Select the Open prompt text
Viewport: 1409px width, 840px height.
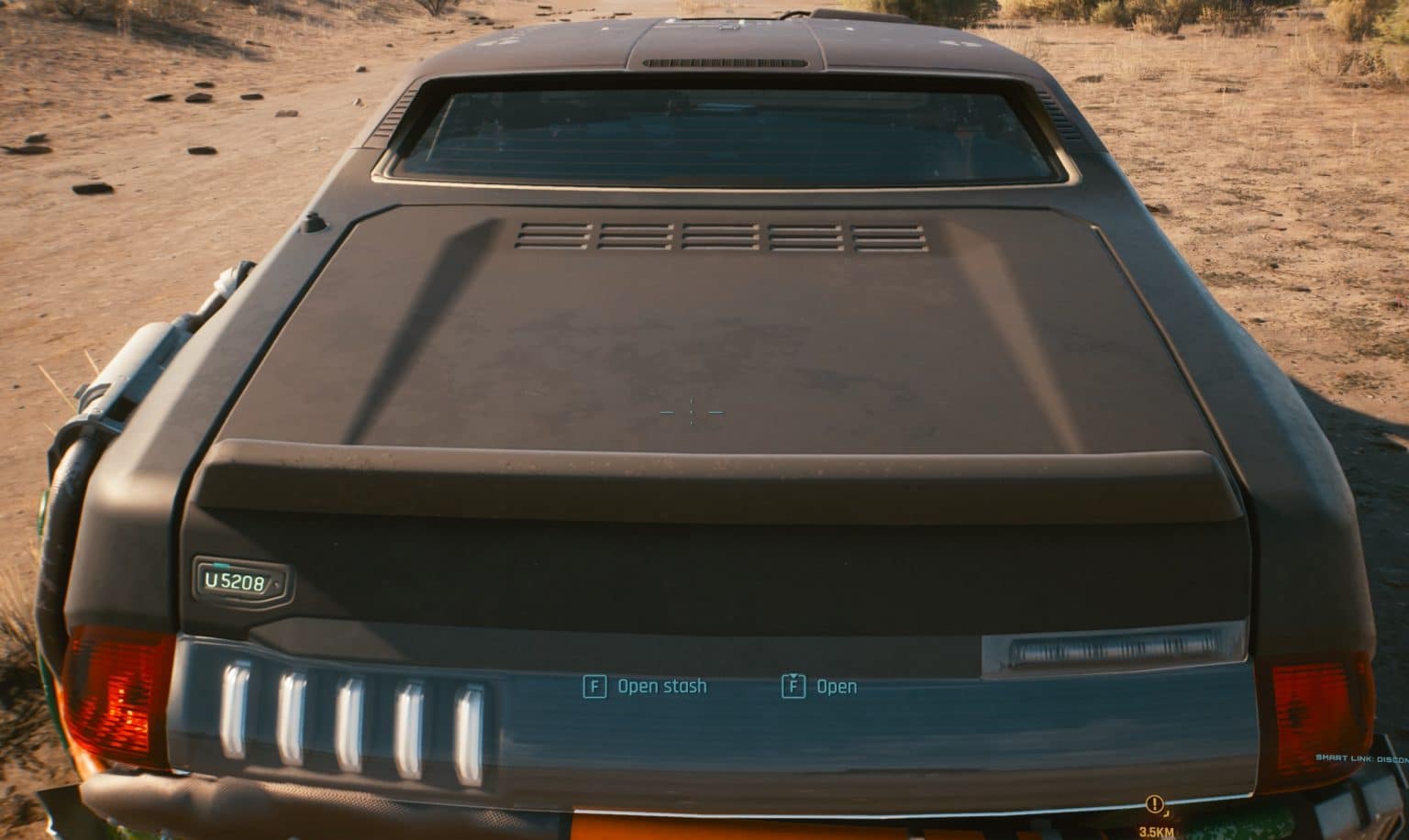pyautogui.click(x=833, y=685)
